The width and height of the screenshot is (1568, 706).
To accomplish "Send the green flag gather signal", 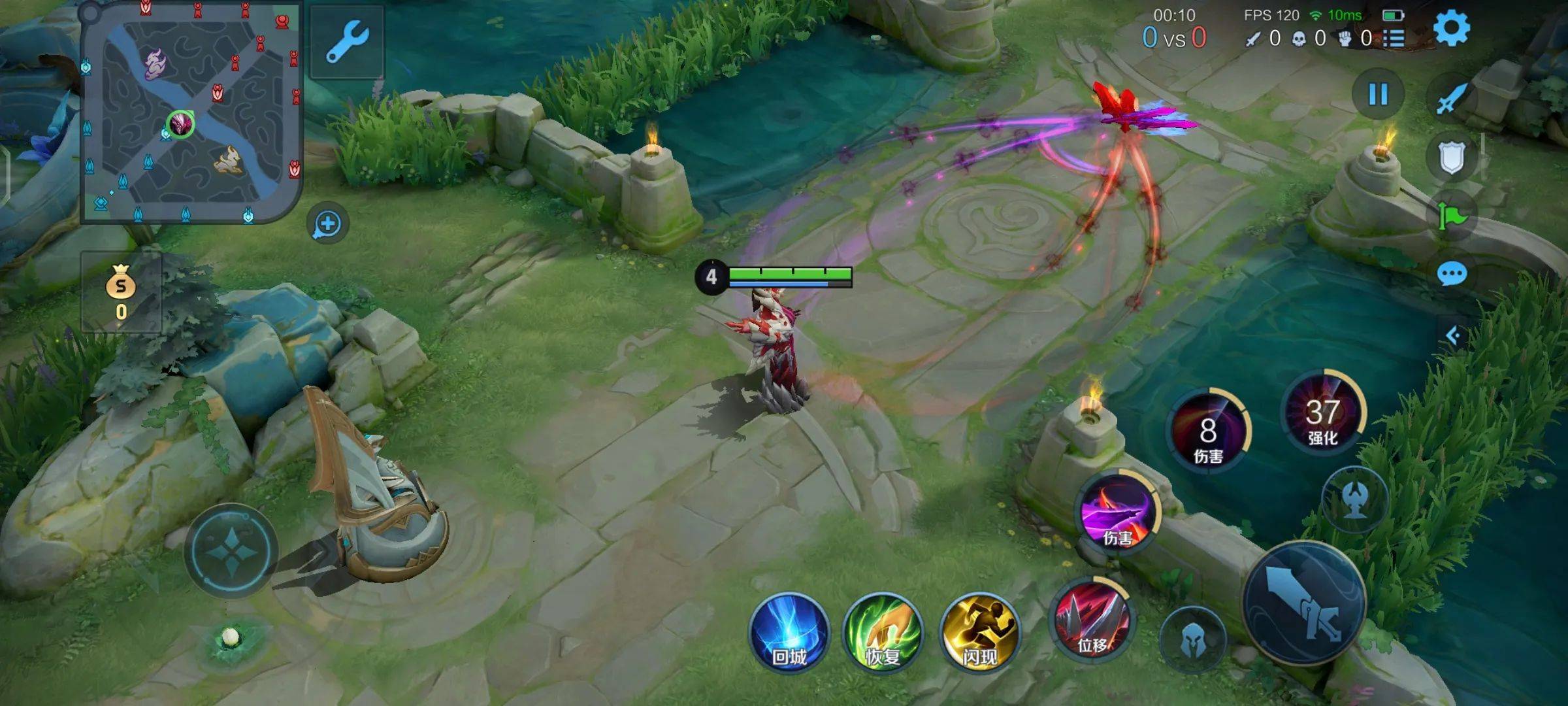I will click(x=1452, y=216).
